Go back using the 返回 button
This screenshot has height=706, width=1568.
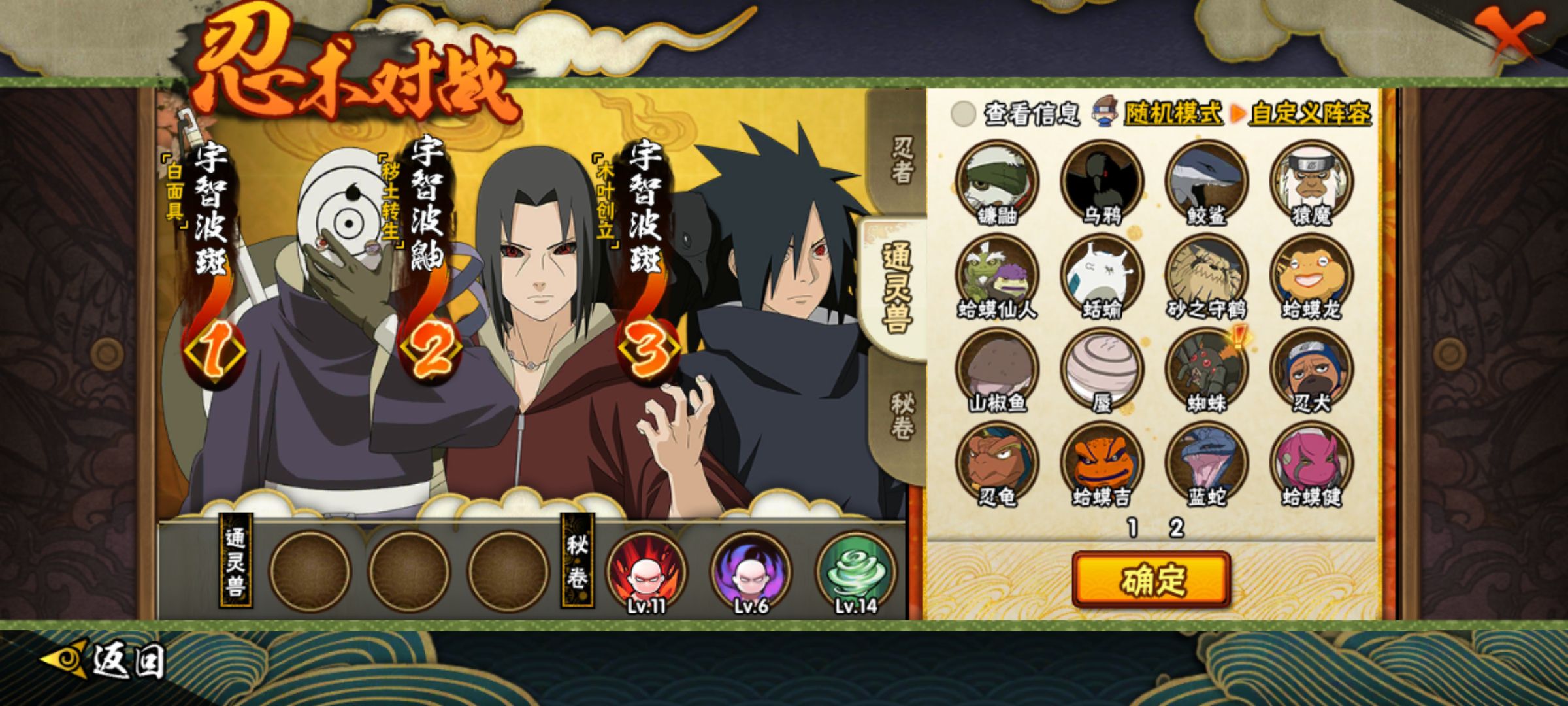(103, 660)
